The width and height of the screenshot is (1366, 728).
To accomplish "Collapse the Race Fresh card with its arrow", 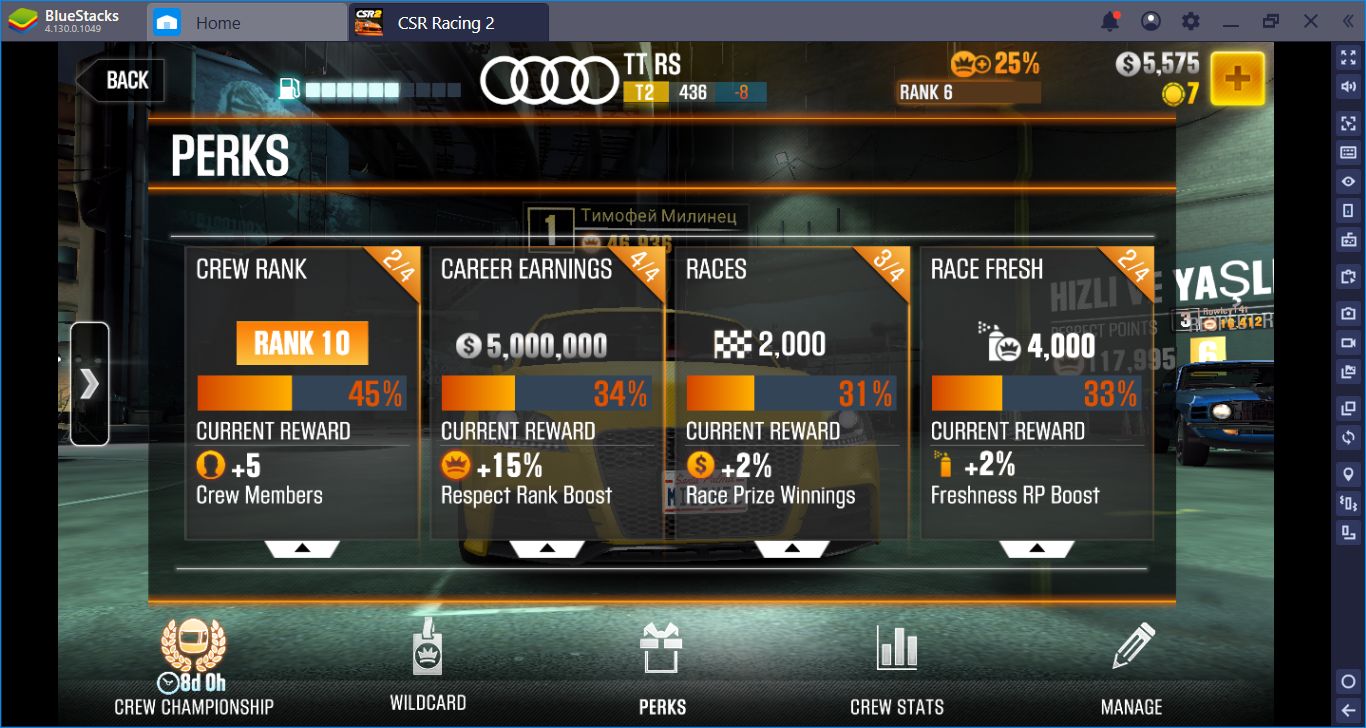I will click(x=1038, y=546).
